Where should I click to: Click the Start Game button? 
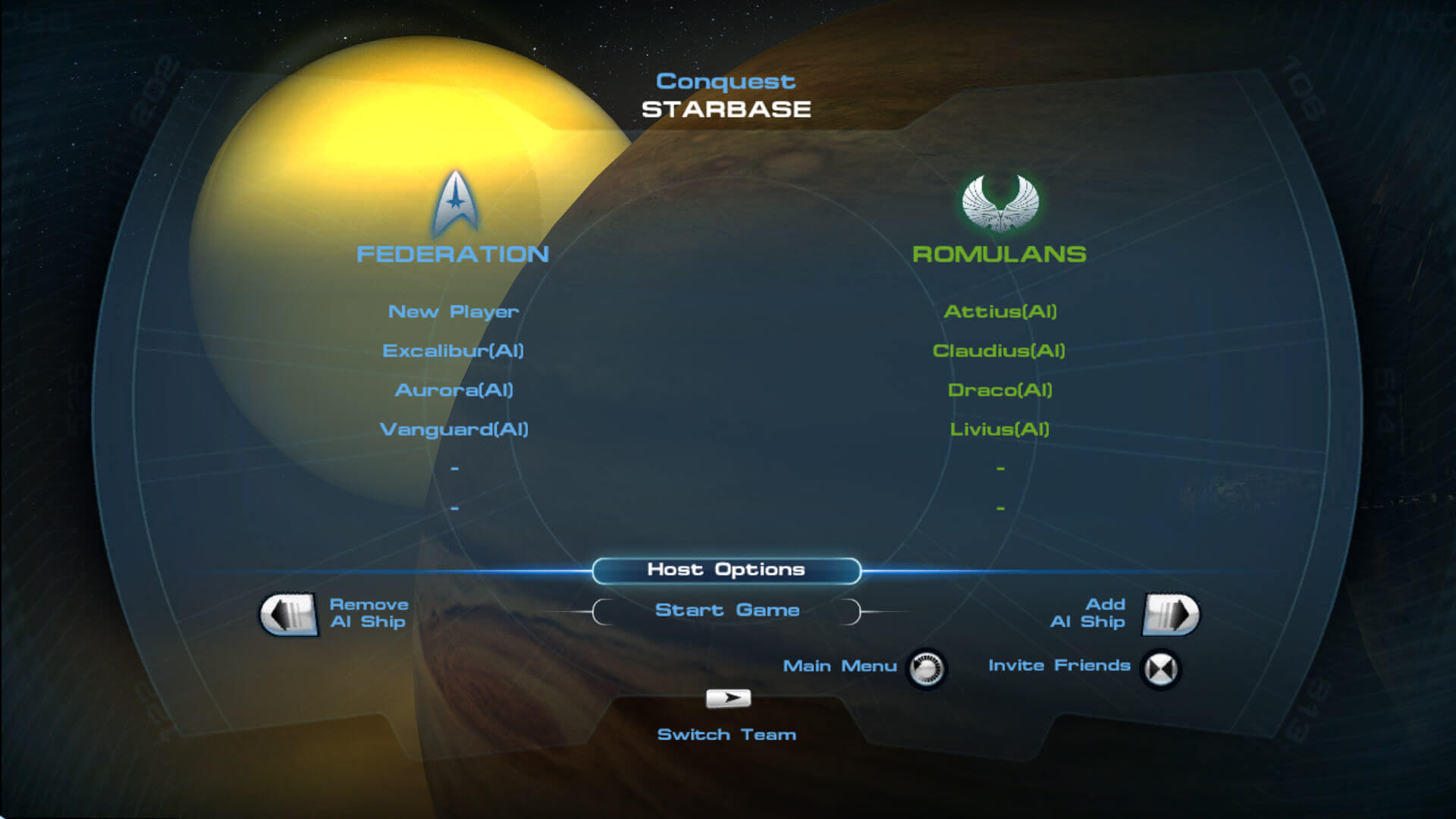pyautogui.click(x=726, y=610)
